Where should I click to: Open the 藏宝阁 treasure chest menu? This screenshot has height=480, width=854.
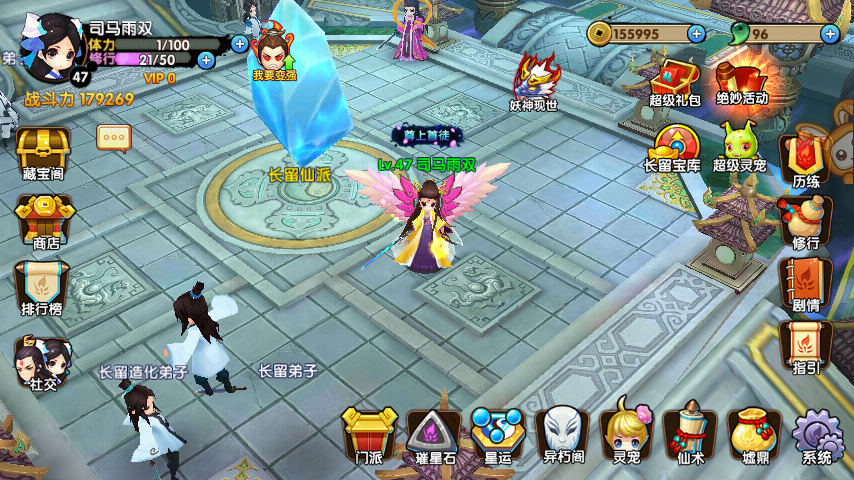coord(42,153)
